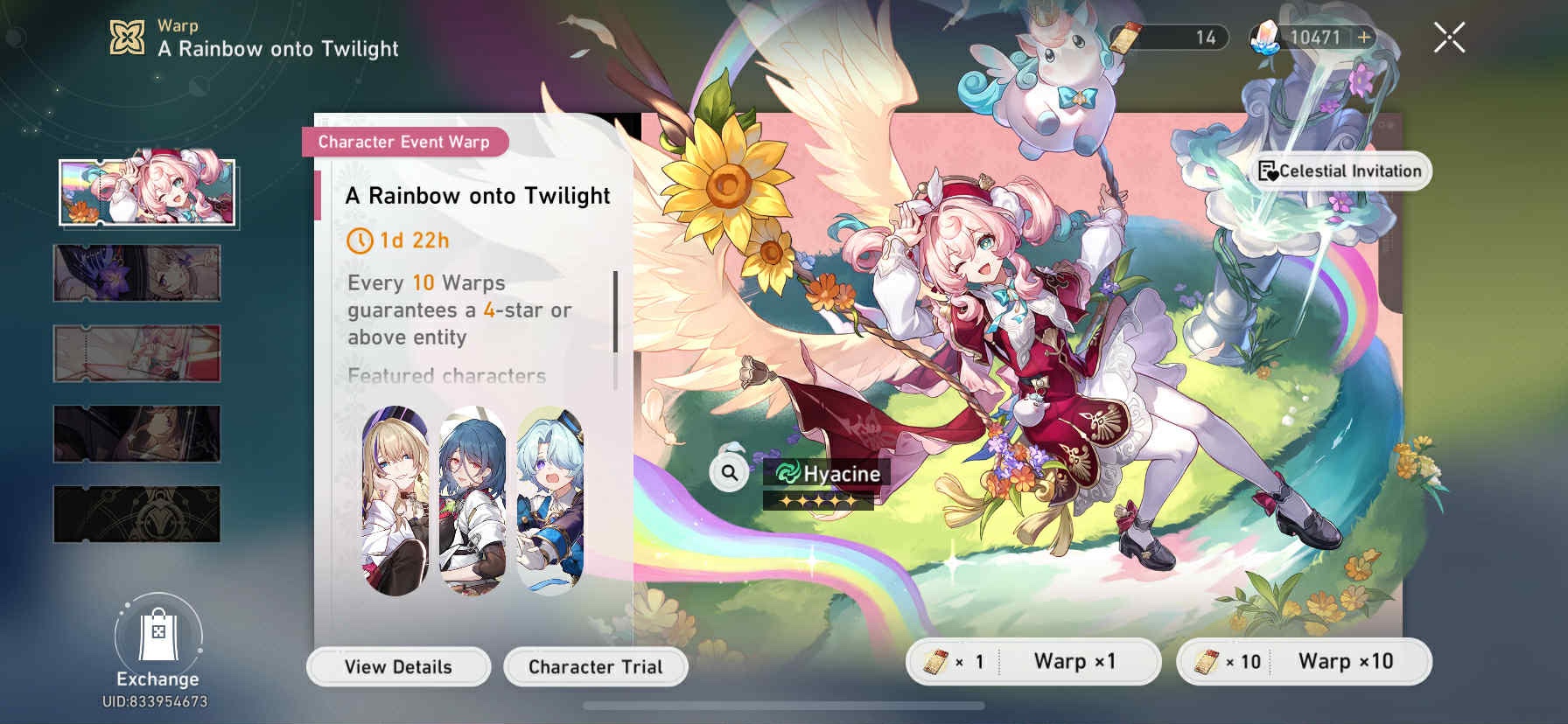Switch to the second banner in sidebar
The image size is (1568, 724).
click(136, 274)
